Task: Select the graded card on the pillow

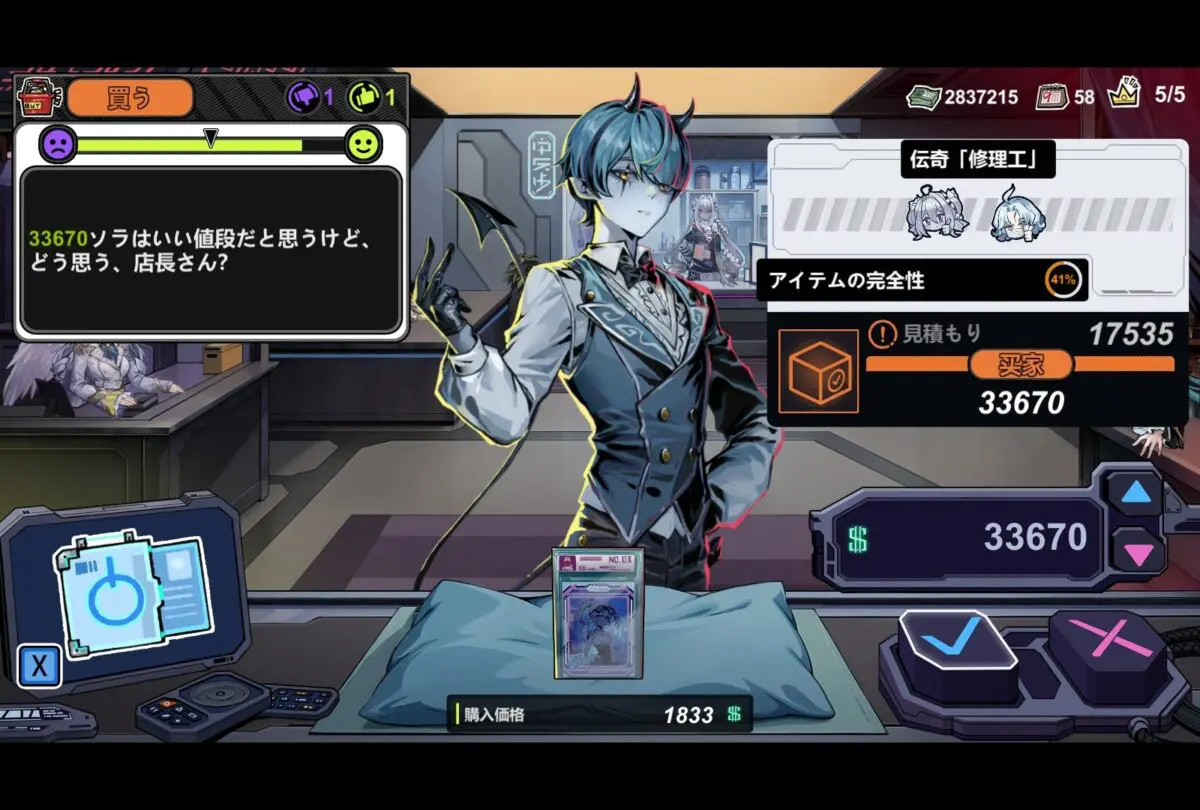Action: click(x=598, y=612)
